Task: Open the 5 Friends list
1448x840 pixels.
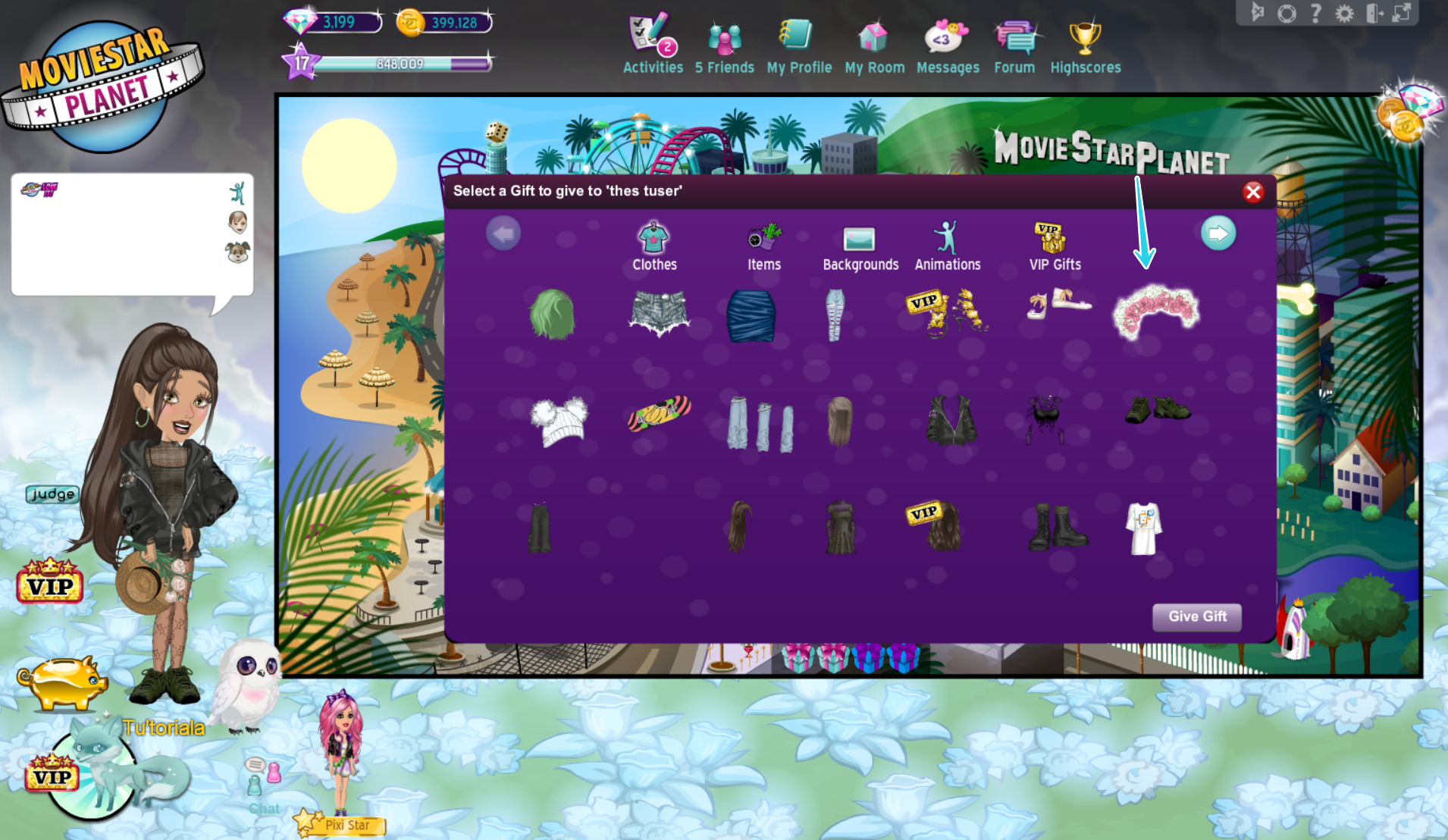Action: click(723, 42)
